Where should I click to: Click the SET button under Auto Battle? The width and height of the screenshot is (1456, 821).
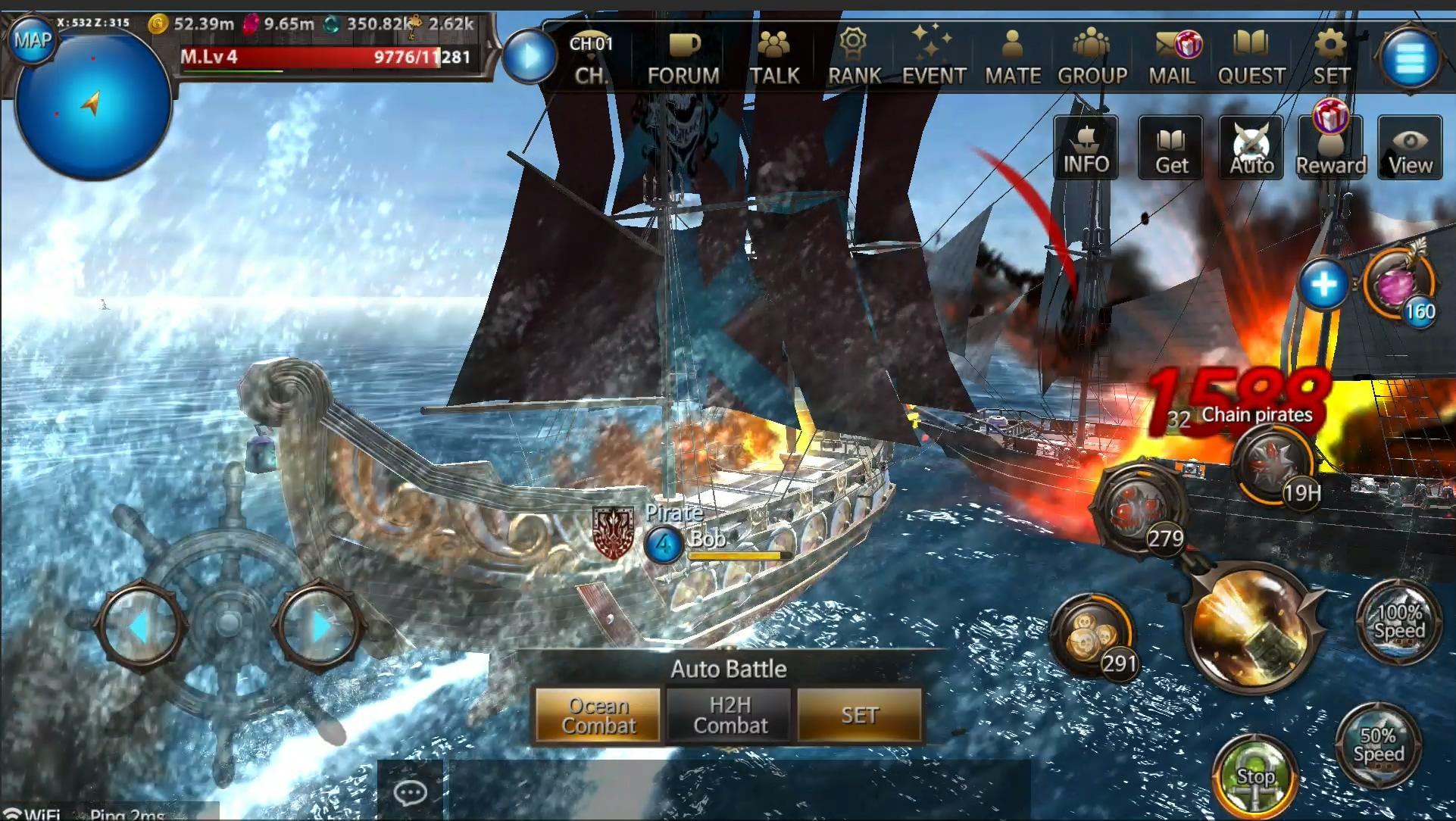(860, 714)
